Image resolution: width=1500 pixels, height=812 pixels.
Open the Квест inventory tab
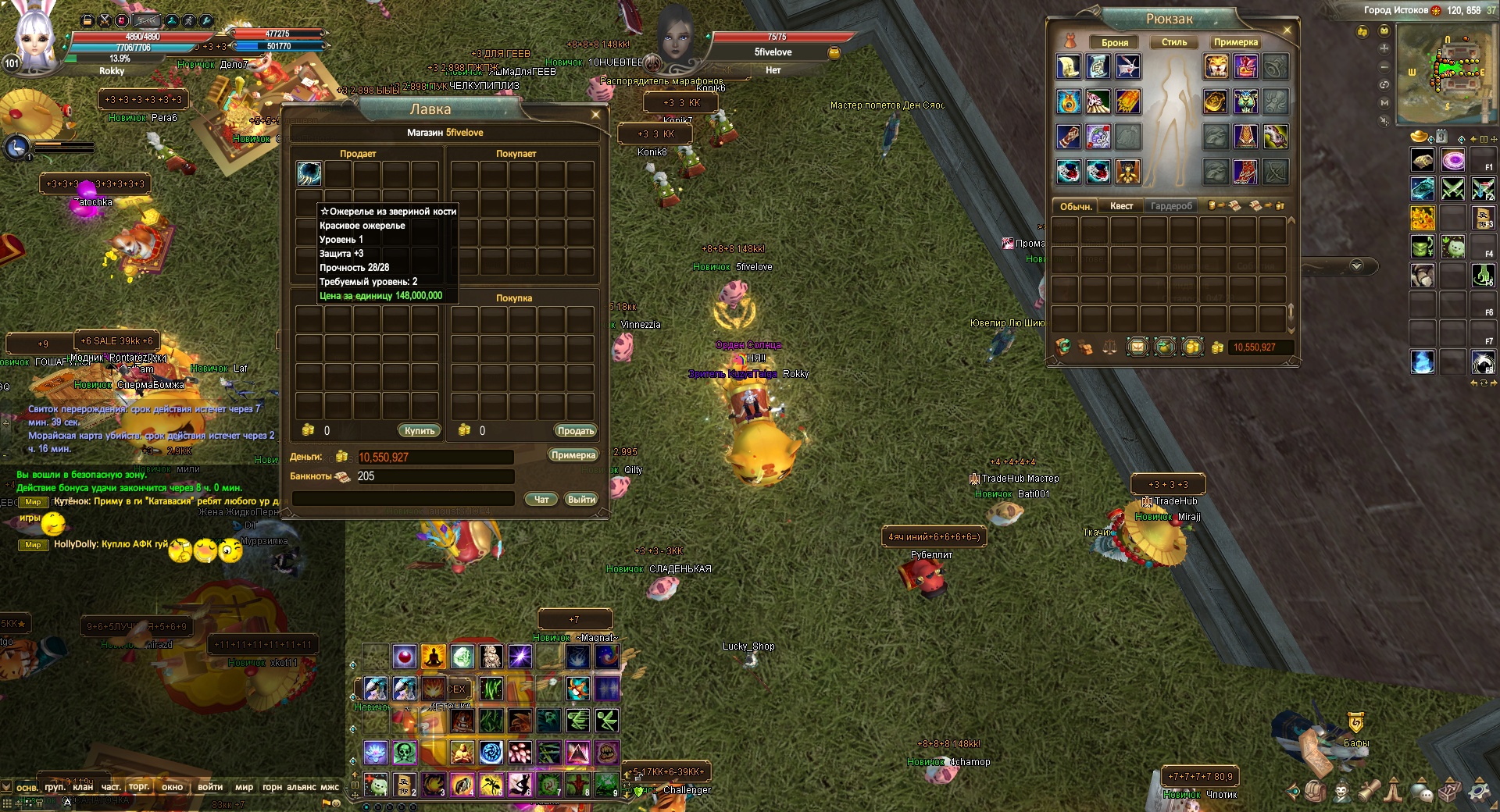1121,206
